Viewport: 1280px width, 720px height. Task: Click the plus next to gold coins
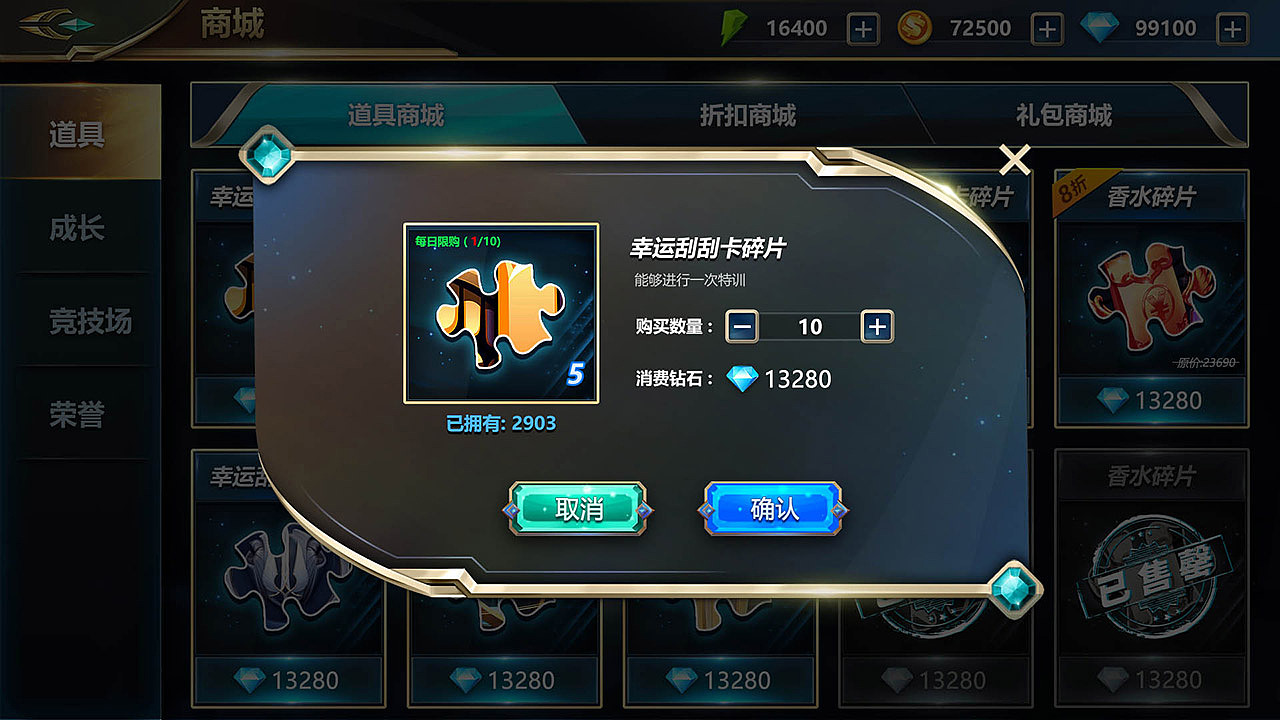point(1049,27)
